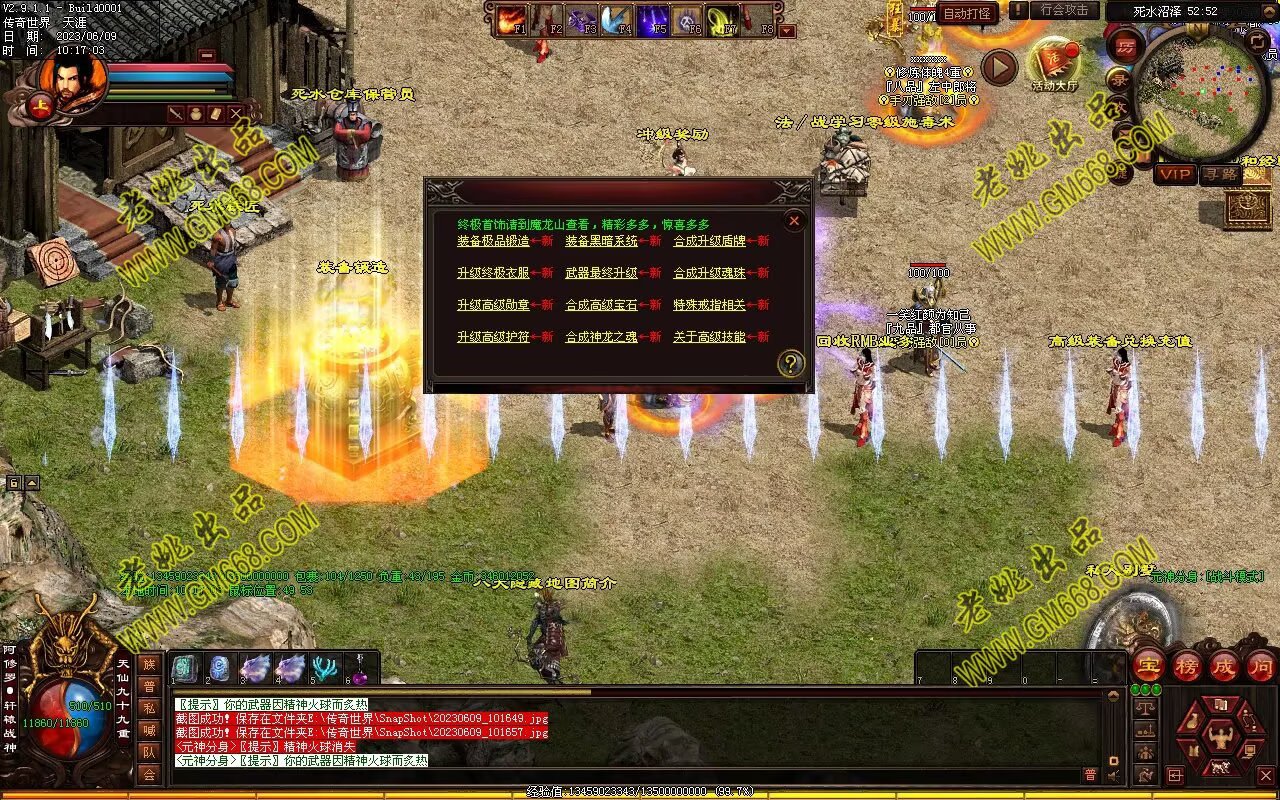Select the 装备黑暗系统 option
Viewport: 1280px width, 800px height.
(x=601, y=241)
